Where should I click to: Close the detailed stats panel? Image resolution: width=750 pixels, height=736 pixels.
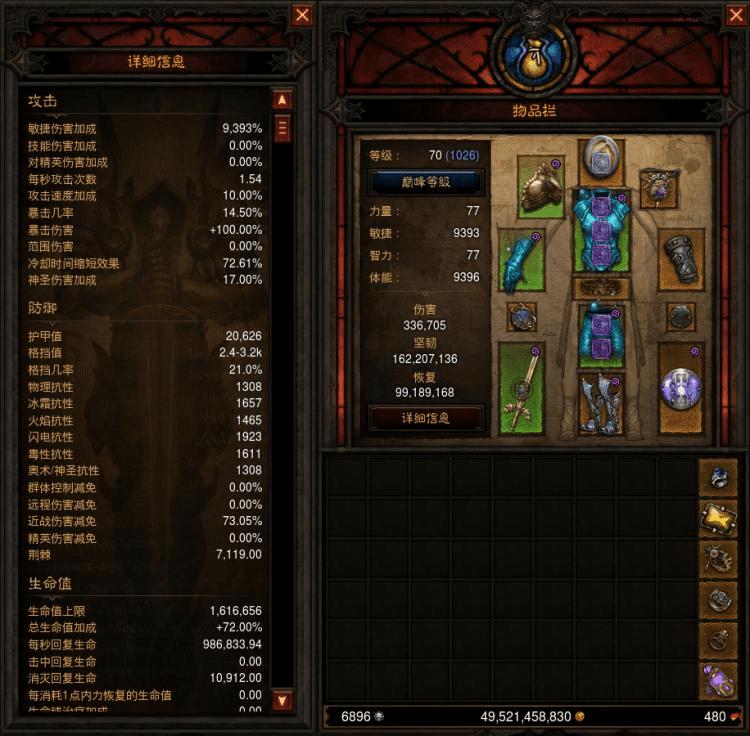[x=302, y=15]
